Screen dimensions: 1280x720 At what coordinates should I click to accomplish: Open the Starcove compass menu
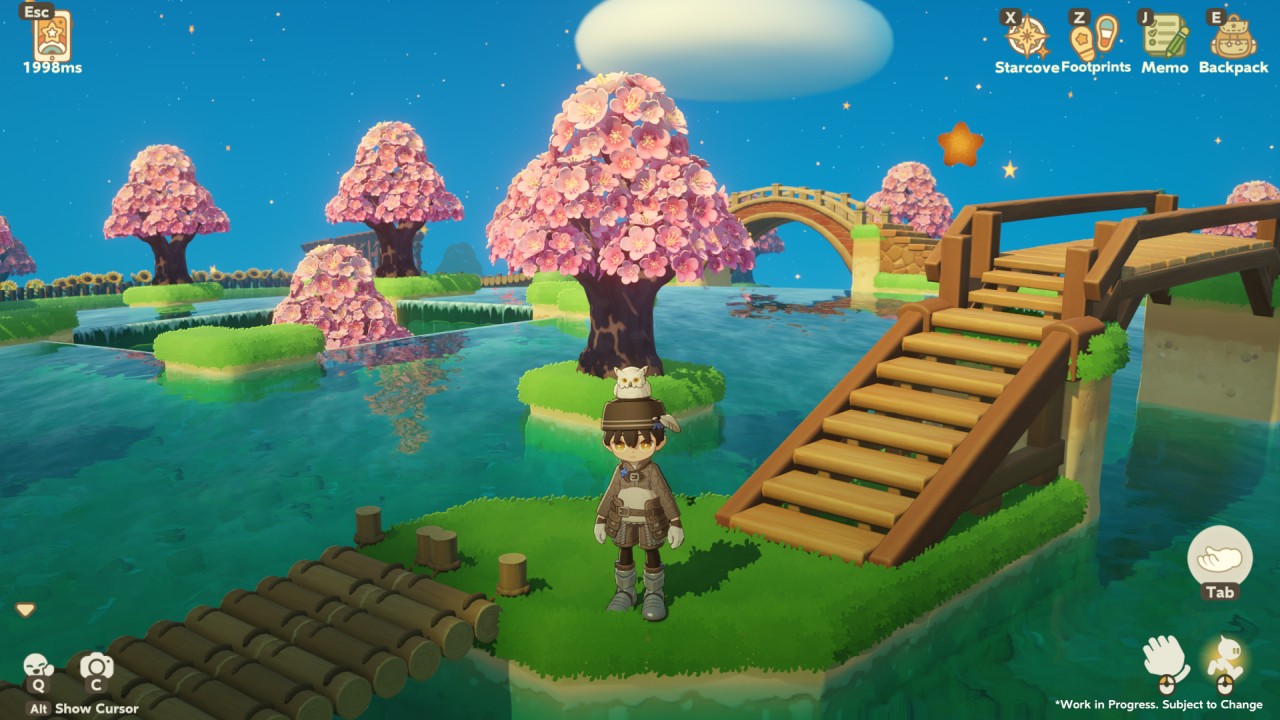click(1027, 37)
